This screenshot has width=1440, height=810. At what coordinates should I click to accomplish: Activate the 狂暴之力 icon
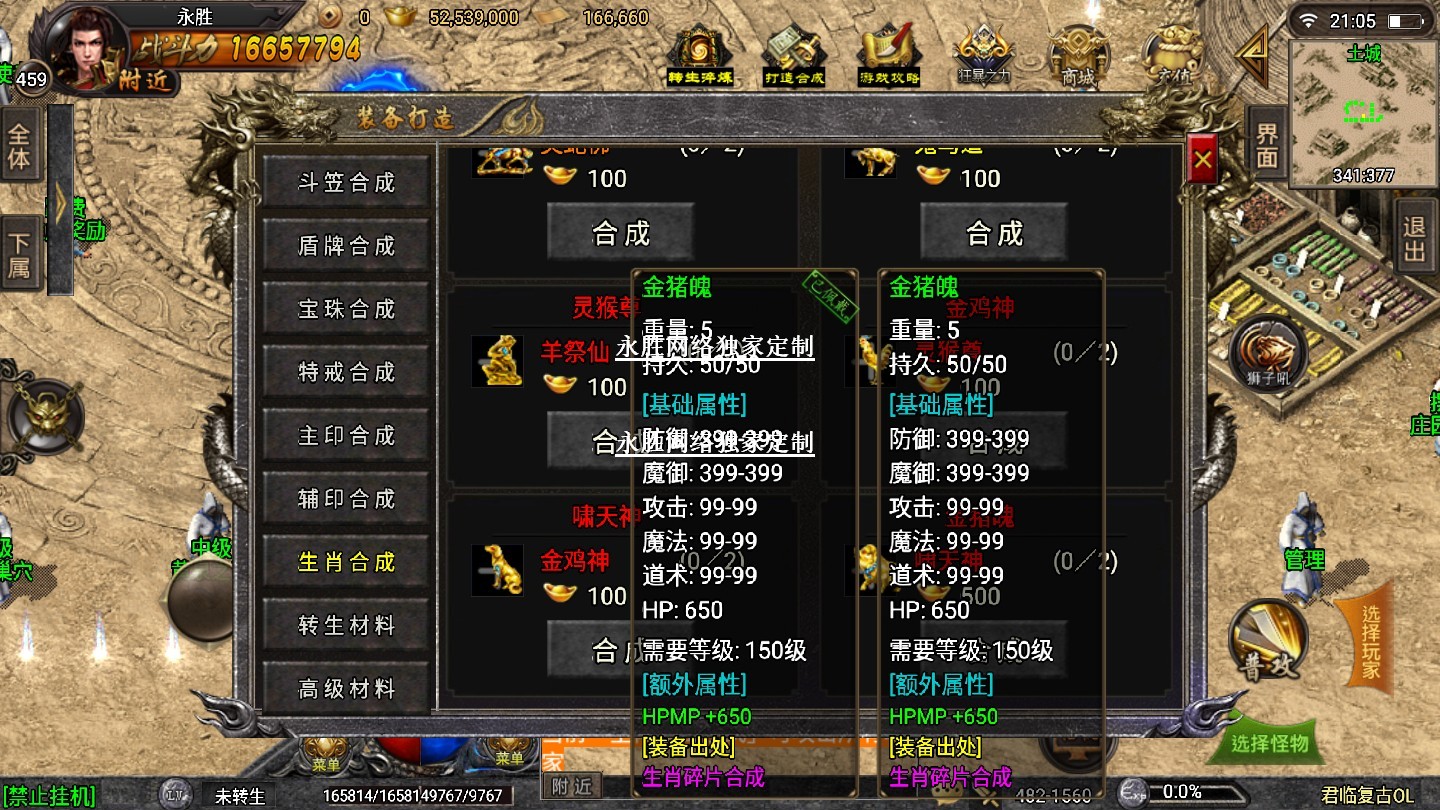pos(984,55)
